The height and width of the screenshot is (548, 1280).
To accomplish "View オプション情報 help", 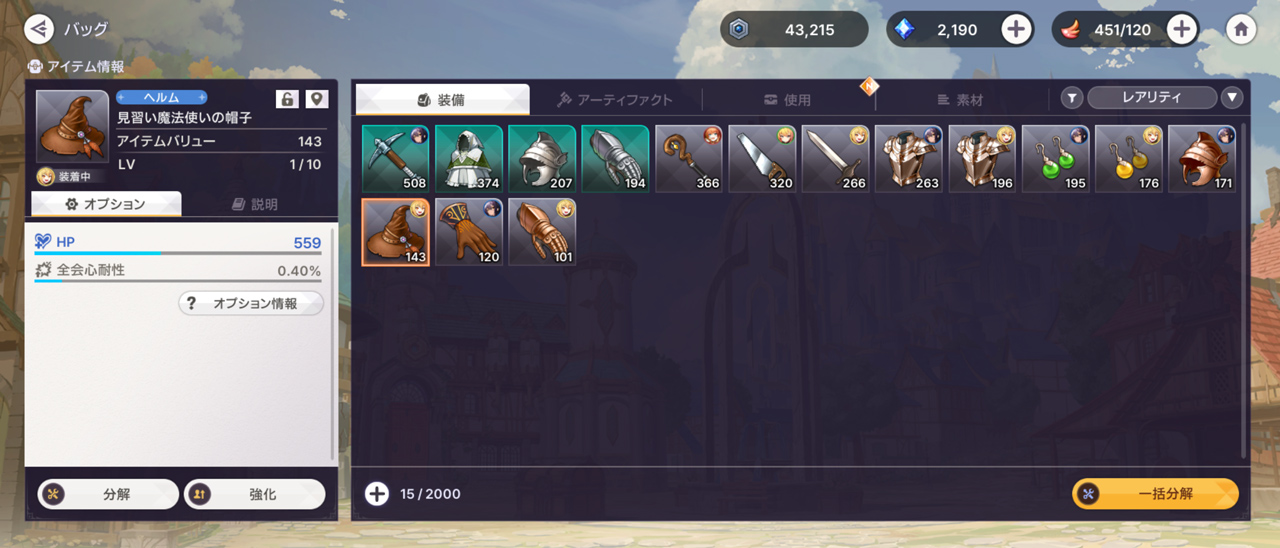I will click(x=251, y=303).
